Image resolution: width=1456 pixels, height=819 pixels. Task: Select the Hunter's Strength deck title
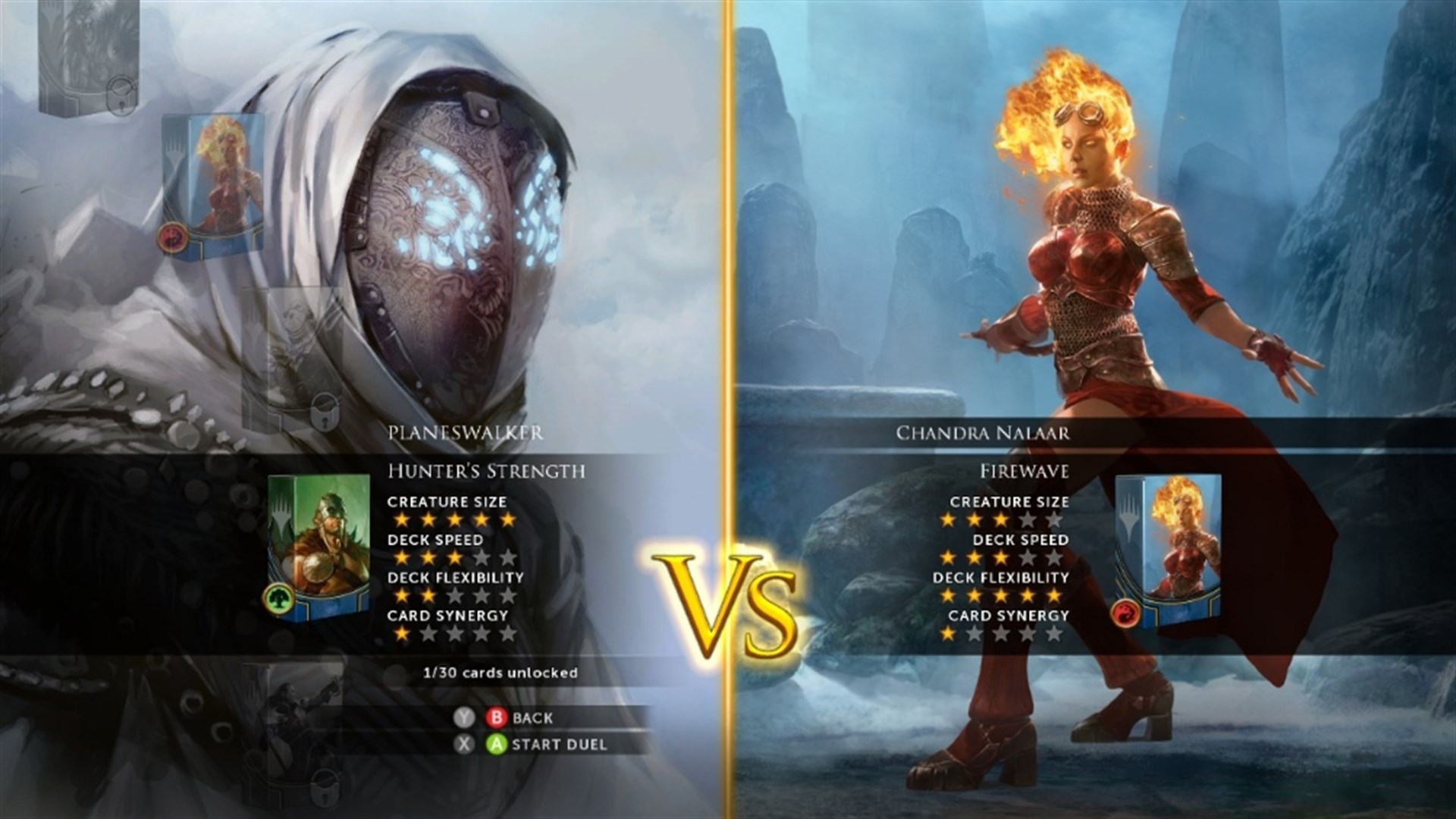click(486, 470)
